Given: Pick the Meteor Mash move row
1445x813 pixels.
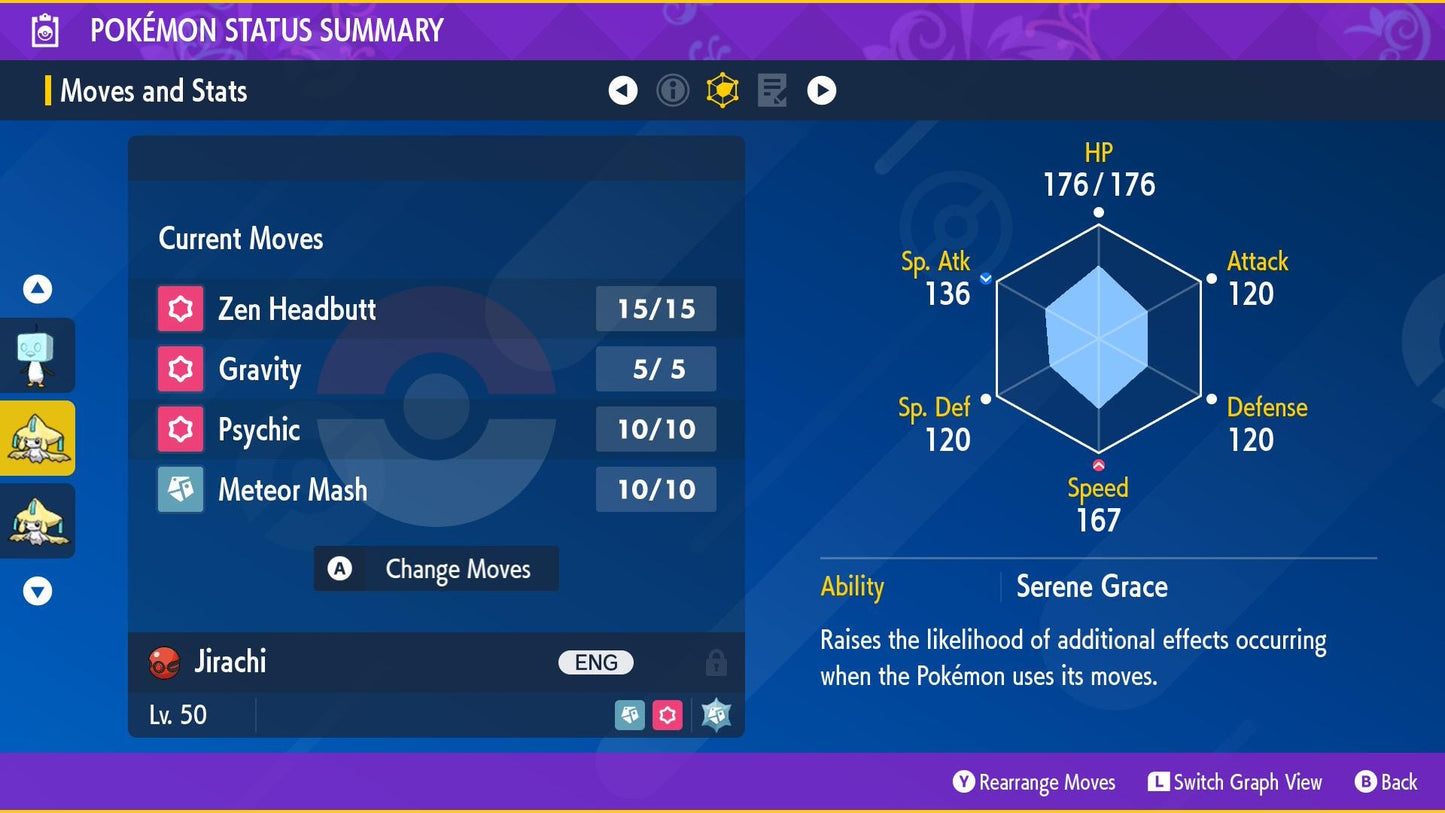Looking at the screenshot, I should 436,489.
